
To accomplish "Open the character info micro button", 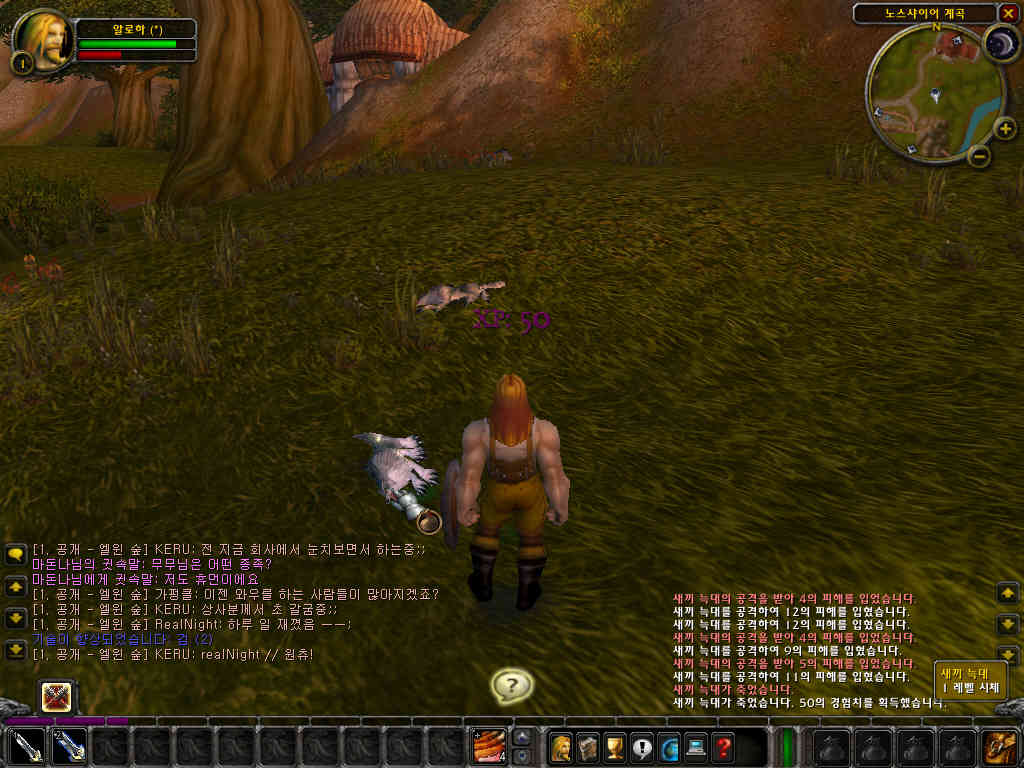I will (561, 746).
